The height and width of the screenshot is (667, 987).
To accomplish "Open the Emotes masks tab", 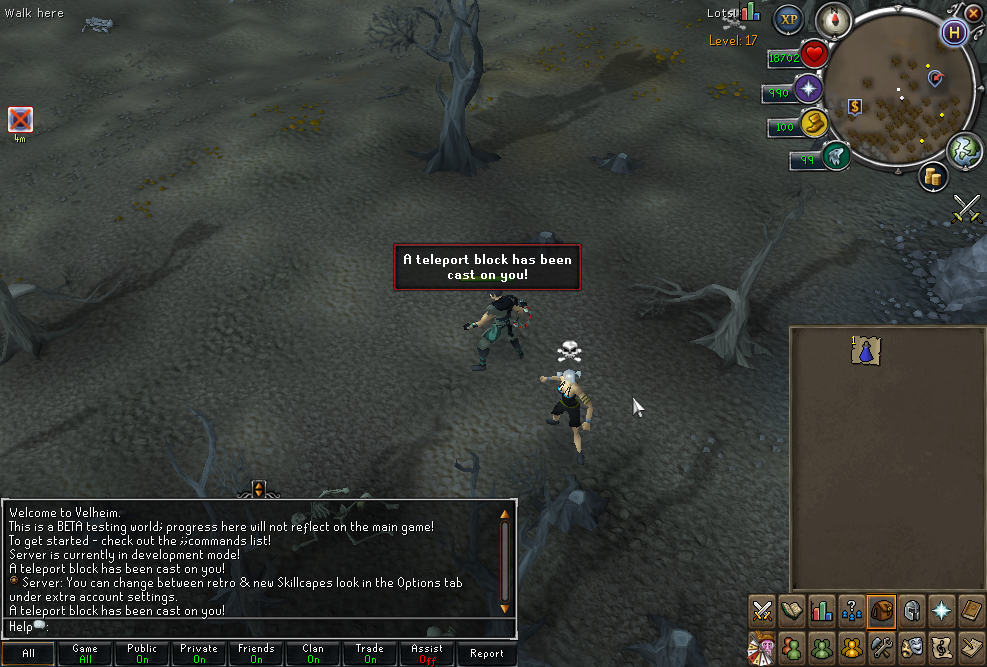I will (x=911, y=646).
